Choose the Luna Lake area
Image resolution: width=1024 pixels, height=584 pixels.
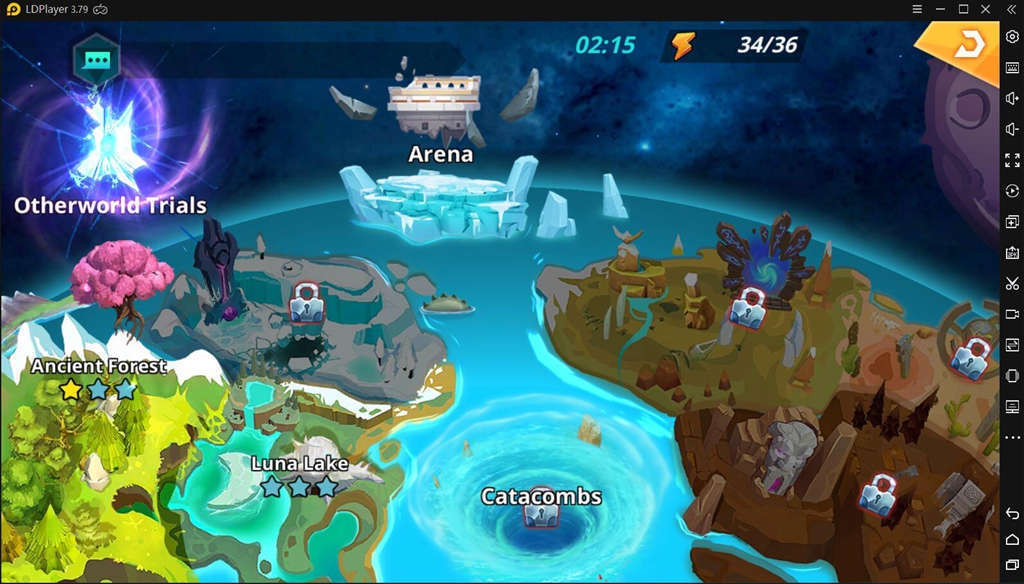299,465
